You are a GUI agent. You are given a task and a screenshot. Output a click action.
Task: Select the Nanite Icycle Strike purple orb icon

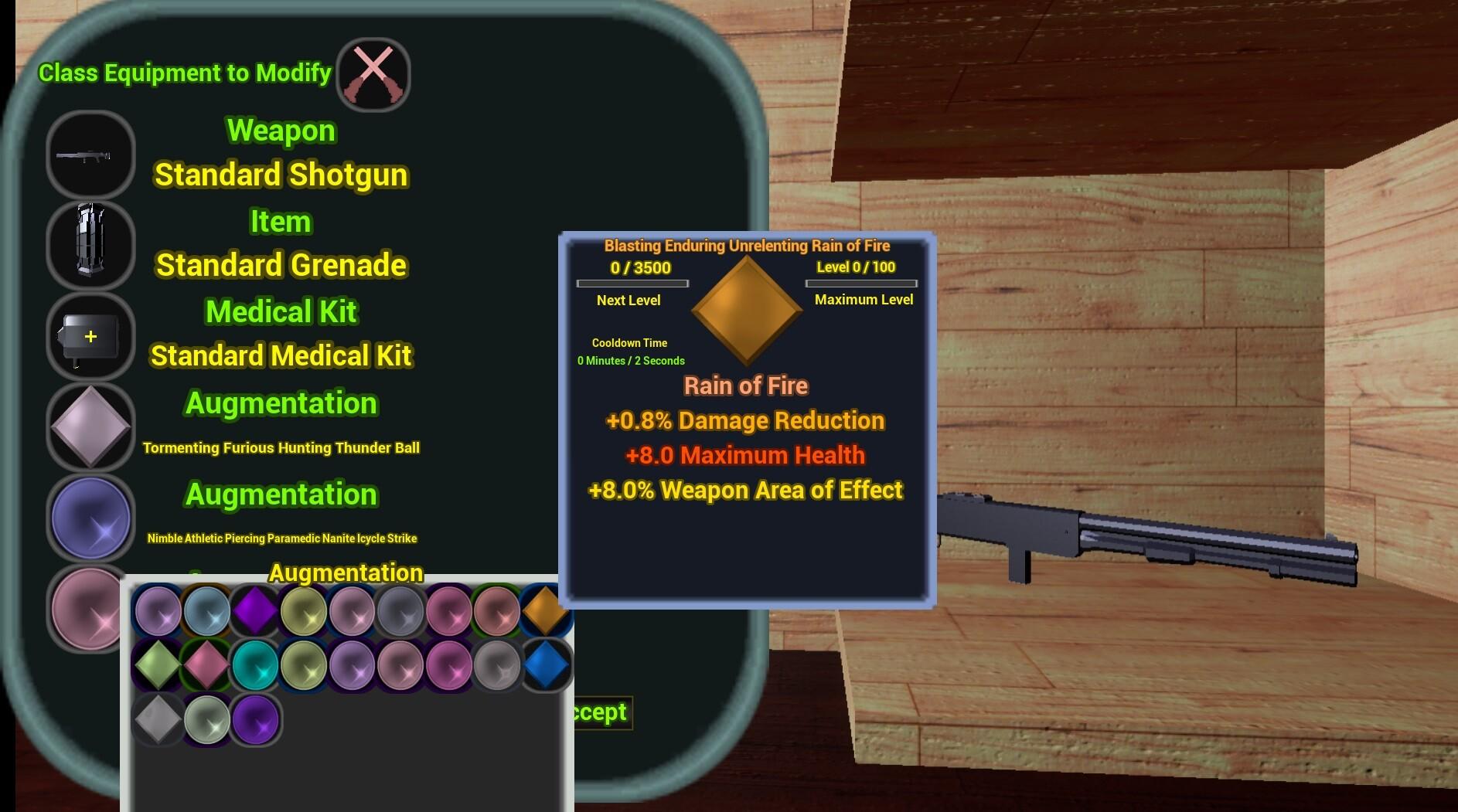pos(90,519)
